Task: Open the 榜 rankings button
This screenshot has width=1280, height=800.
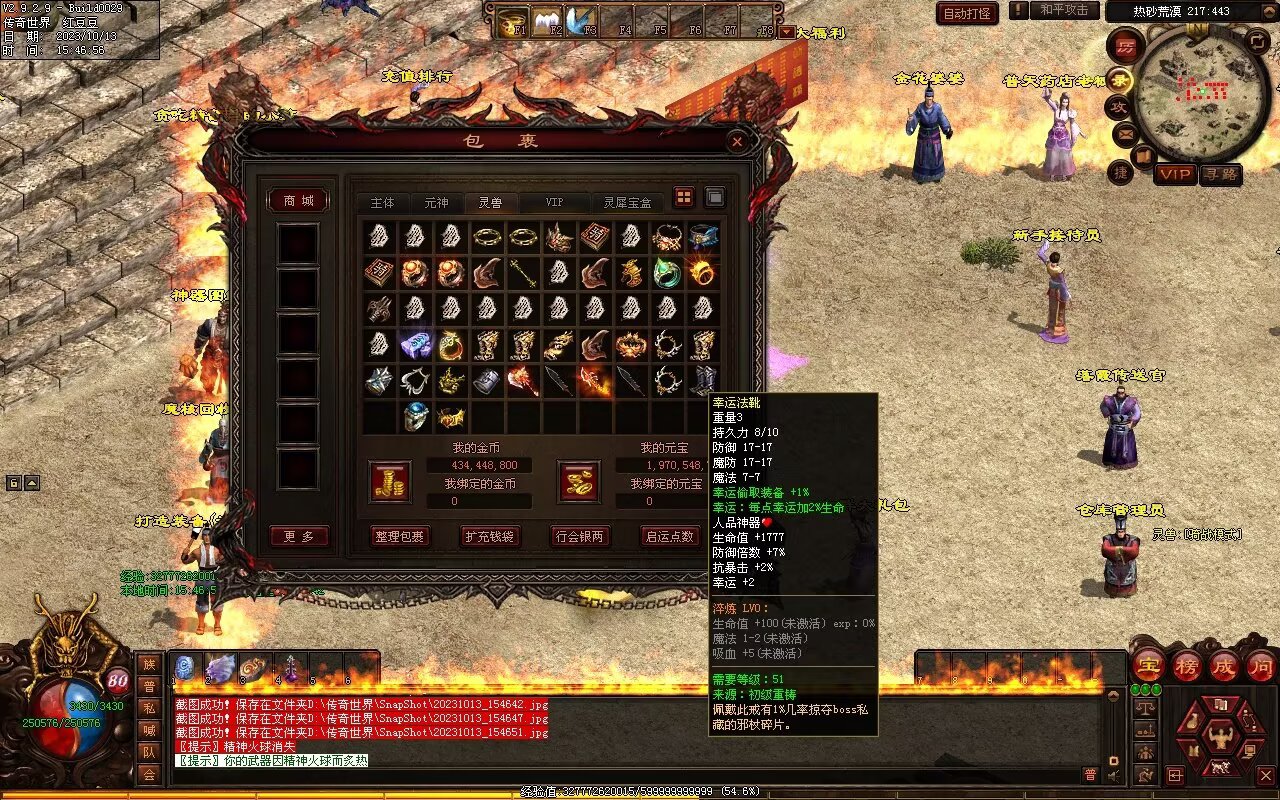Action: click(x=1187, y=666)
